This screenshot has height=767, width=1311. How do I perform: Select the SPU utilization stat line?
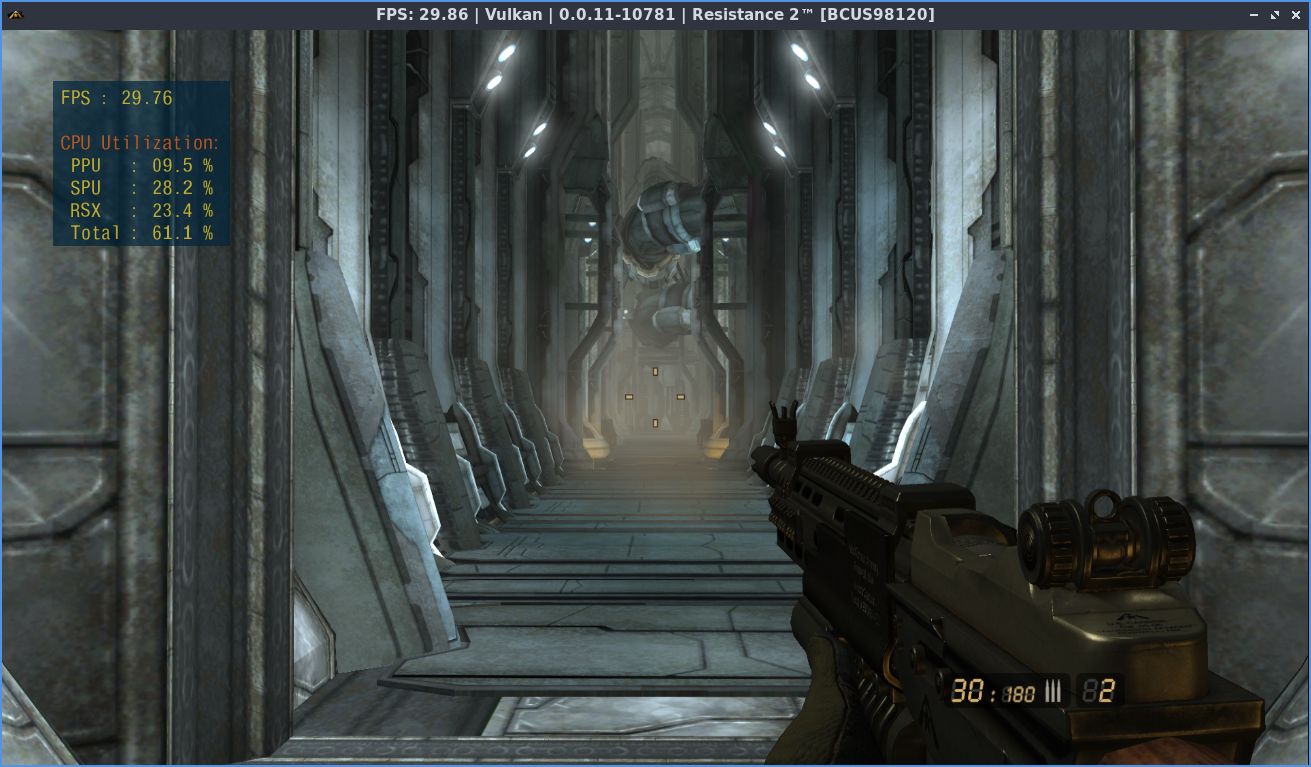[139, 188]
